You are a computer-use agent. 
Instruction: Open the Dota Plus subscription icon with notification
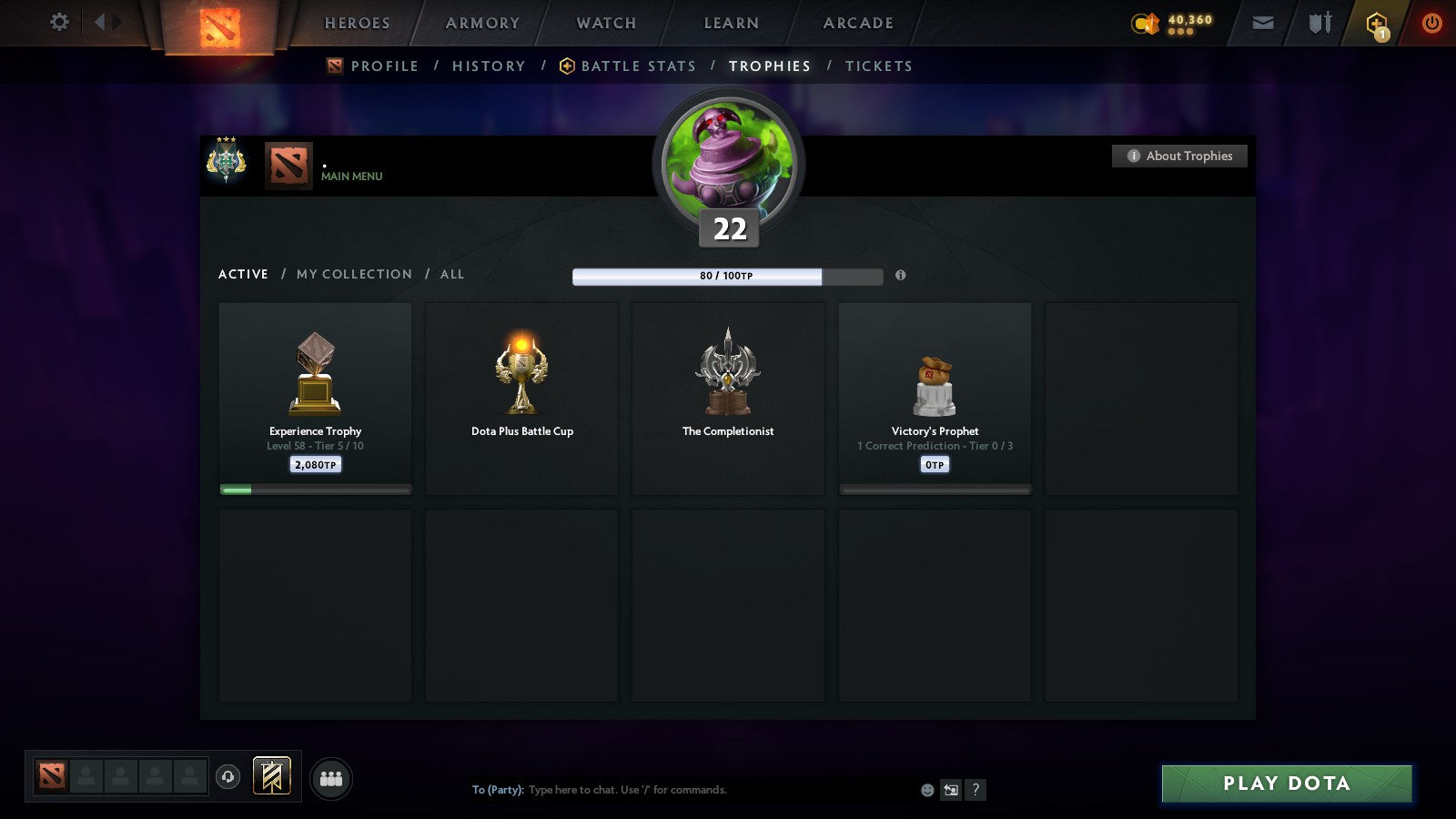pyautogui.click(x=1374, y=22)
